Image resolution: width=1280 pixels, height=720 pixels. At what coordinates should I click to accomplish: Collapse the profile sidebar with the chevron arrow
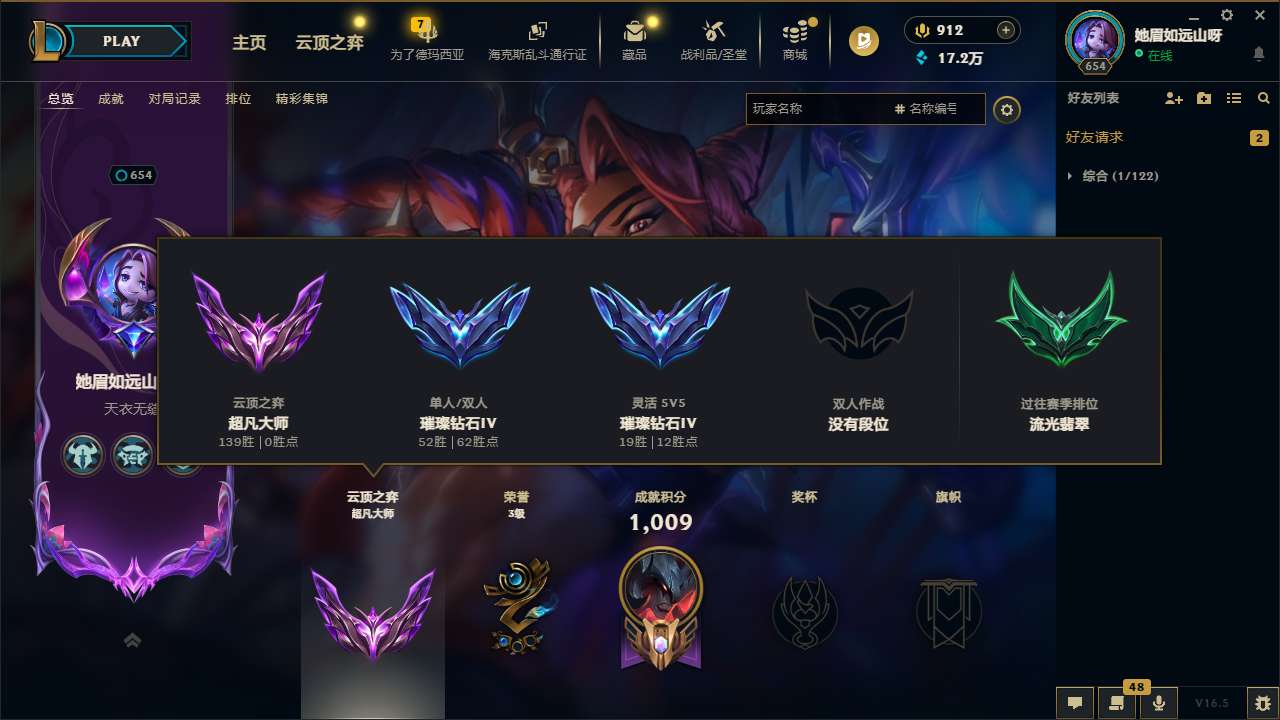(132, 640)
